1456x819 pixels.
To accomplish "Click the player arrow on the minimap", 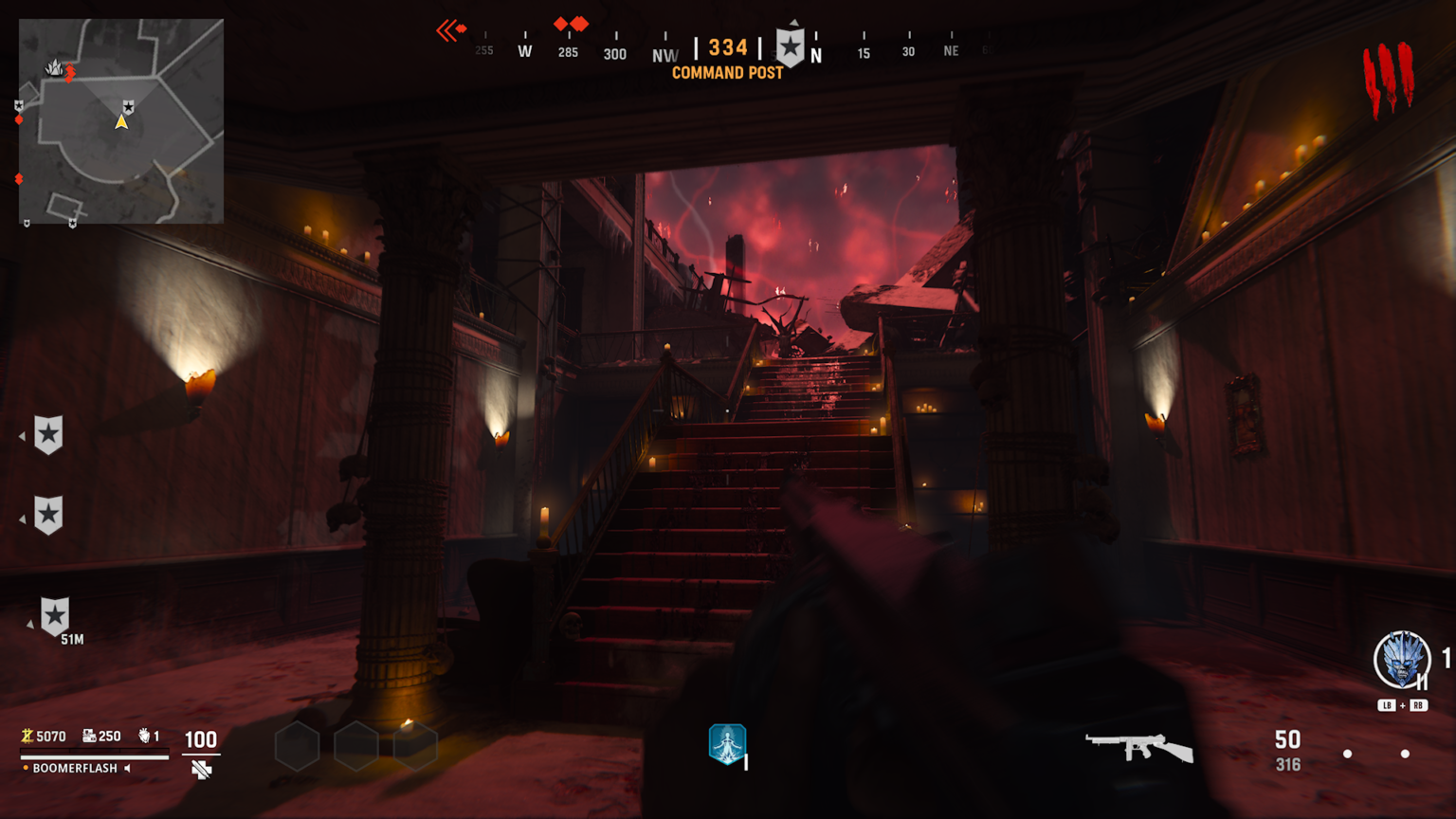I will pos(121,121).
